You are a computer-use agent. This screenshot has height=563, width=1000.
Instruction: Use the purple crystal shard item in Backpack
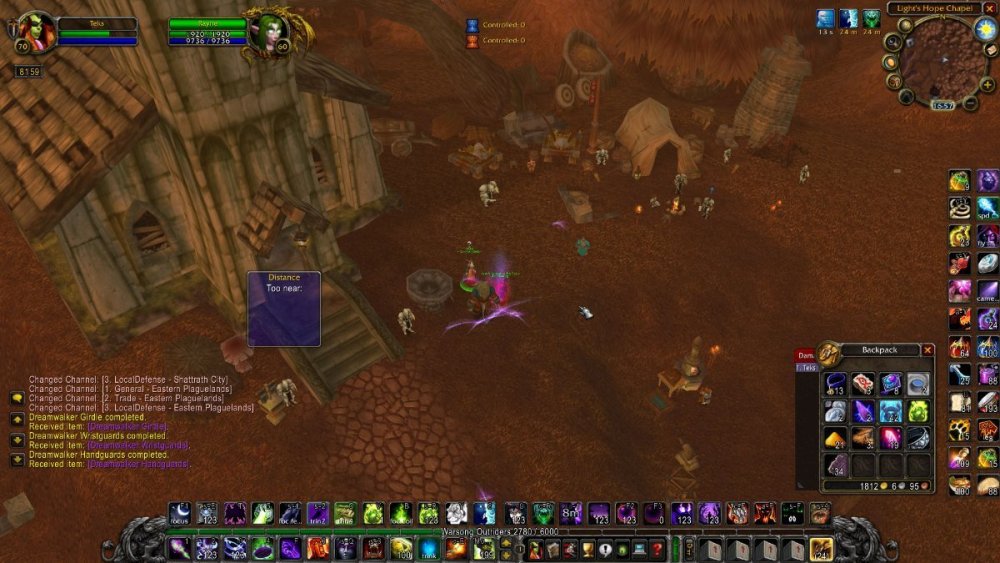coord(863,410)
